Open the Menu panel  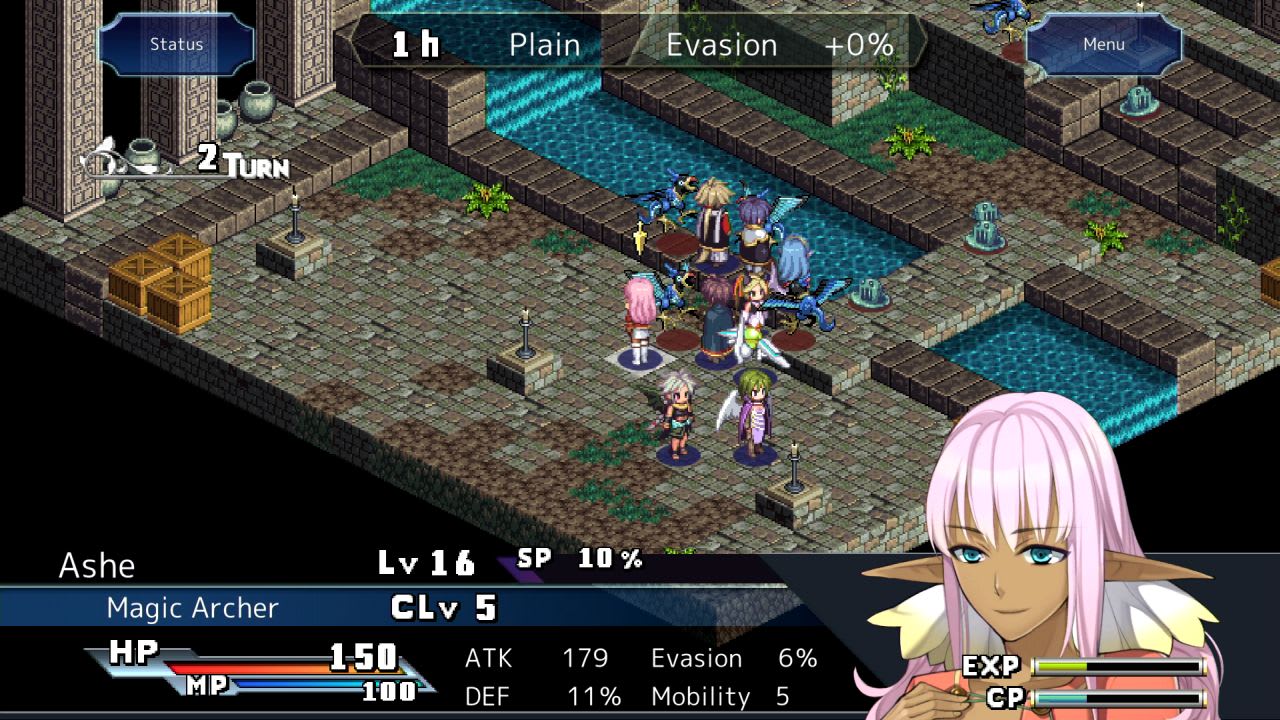[1103, 43]
